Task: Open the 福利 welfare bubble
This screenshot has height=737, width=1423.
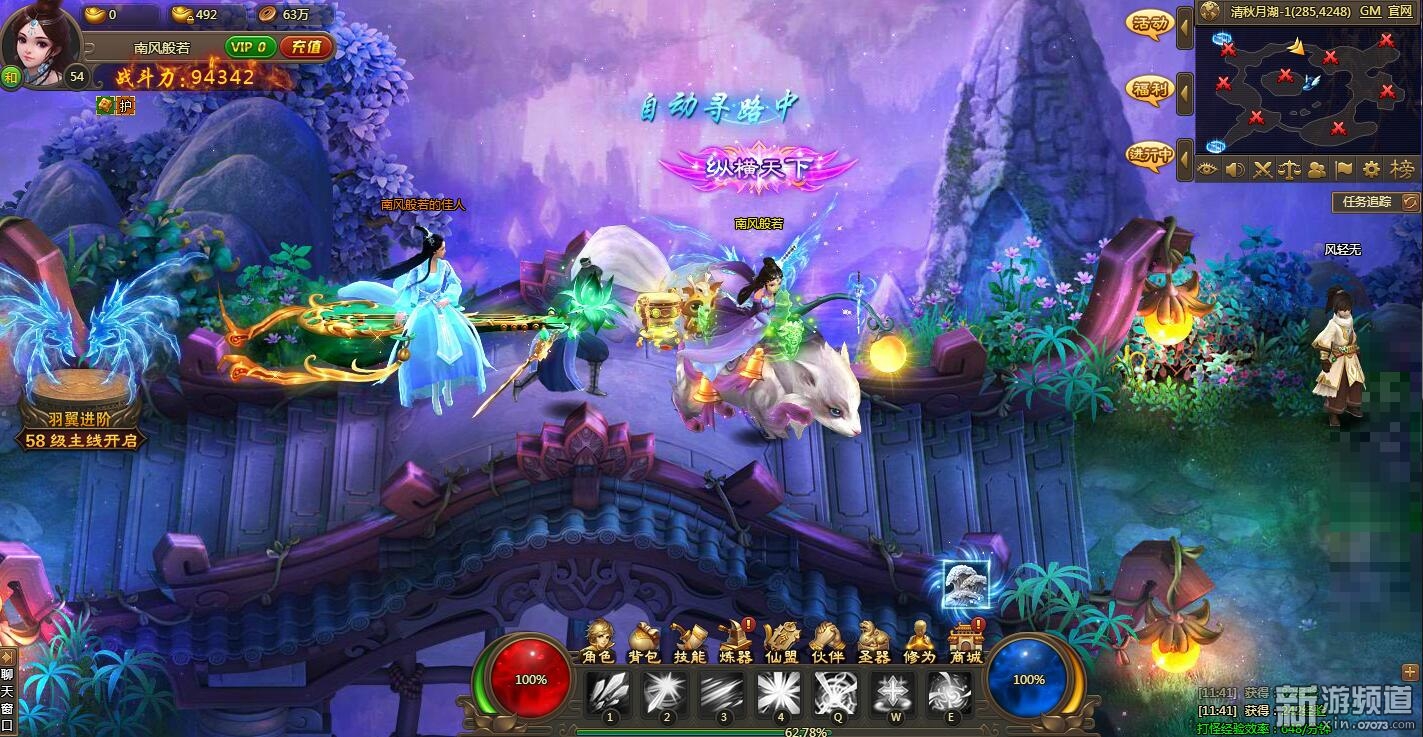Action: [1149, 89]
